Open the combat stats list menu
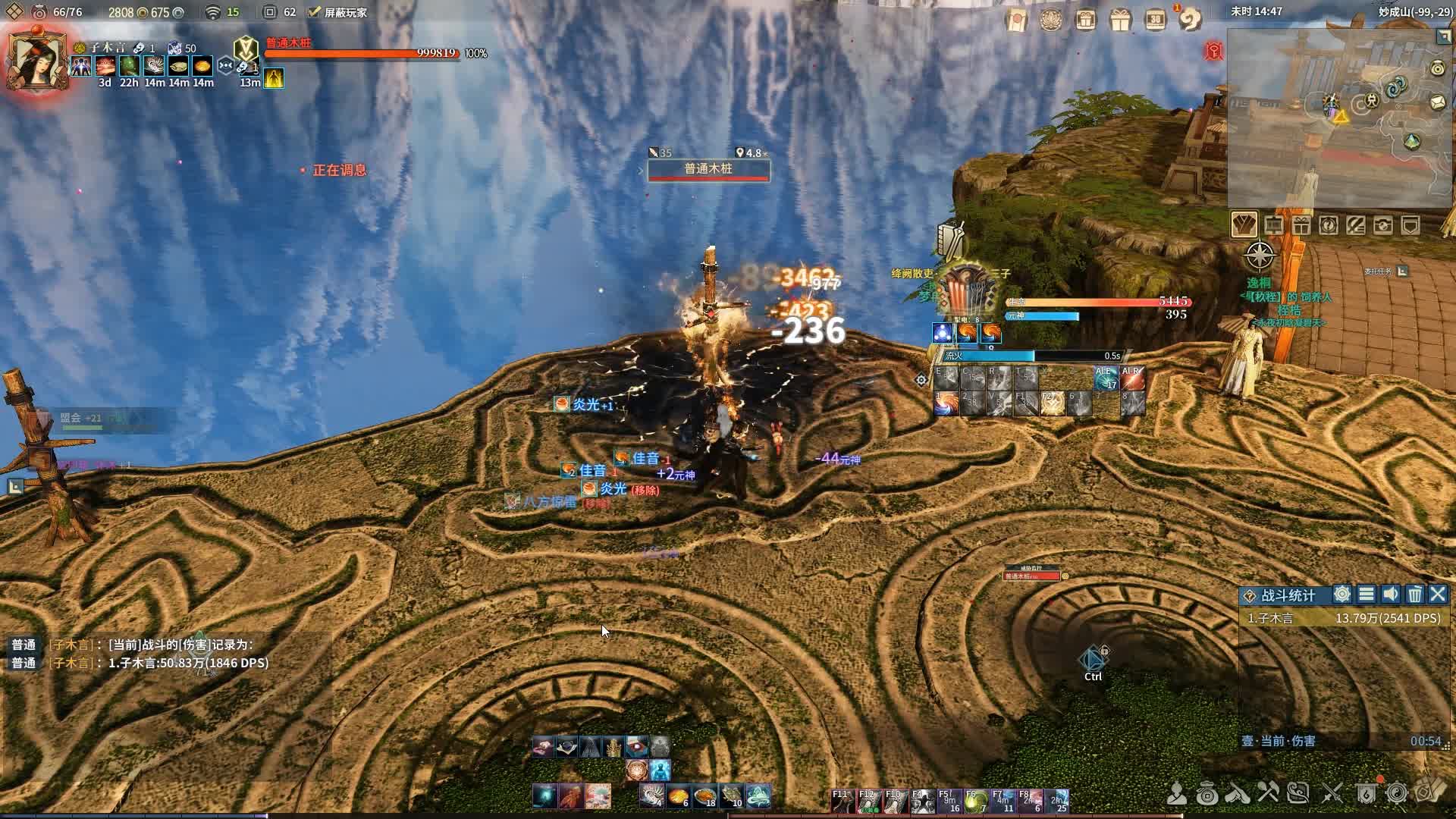Viewport: 1456px width, 819px height. point(1367,595)
